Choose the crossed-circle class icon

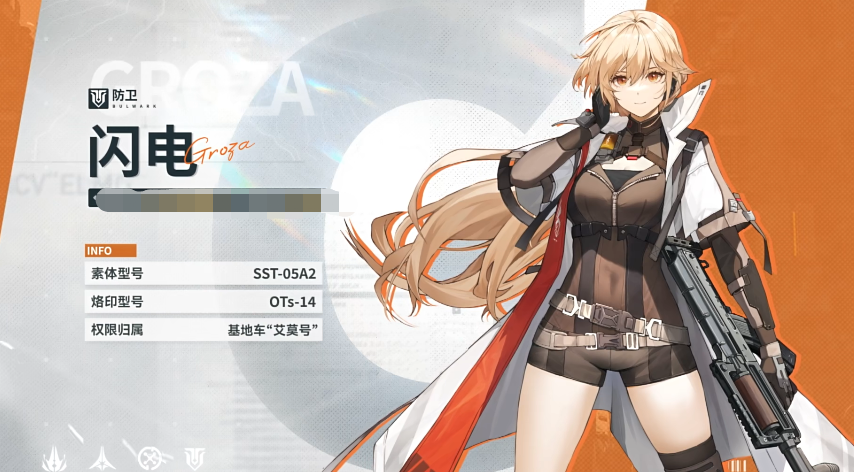[x=151, y=458]
